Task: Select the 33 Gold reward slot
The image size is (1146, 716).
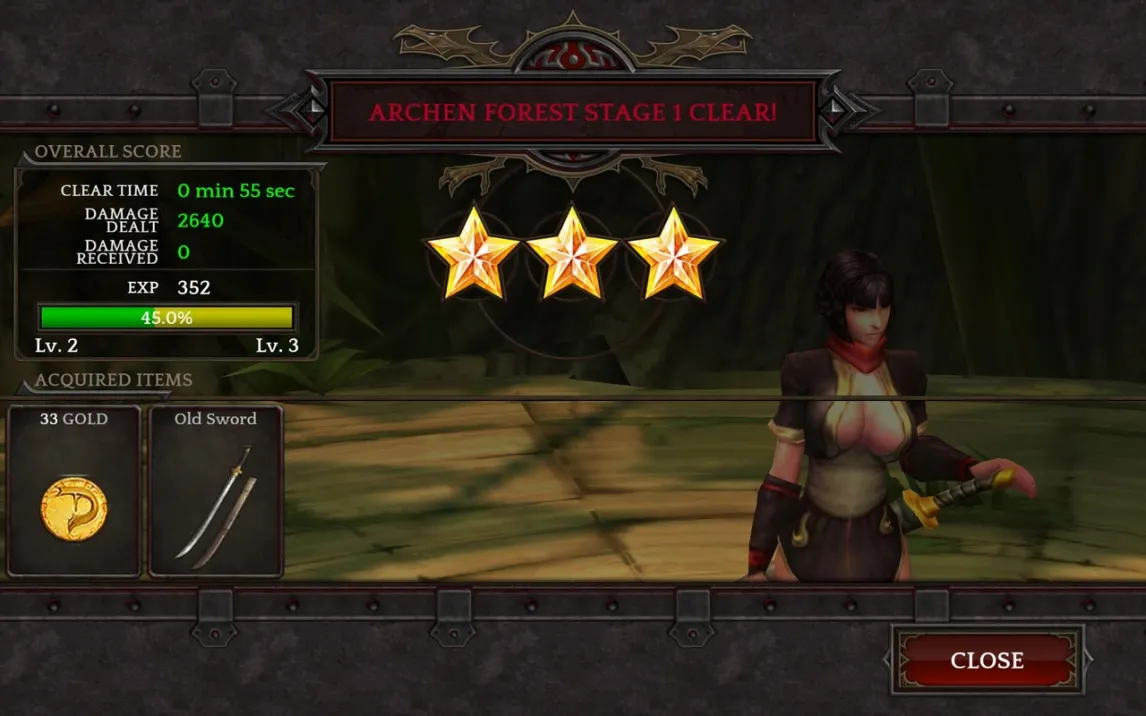Action: 74,491
